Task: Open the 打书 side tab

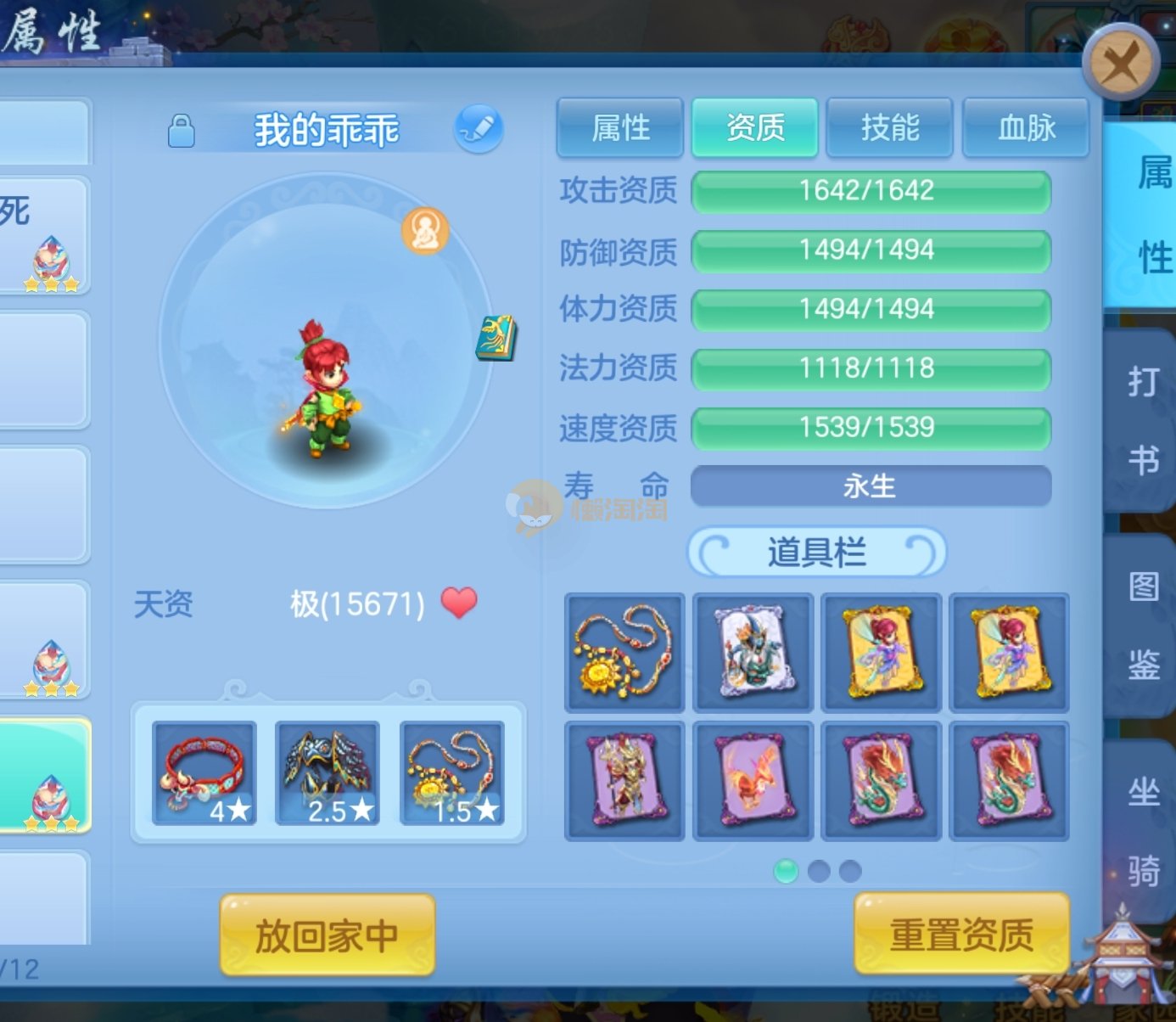Action: [1143, 421]
